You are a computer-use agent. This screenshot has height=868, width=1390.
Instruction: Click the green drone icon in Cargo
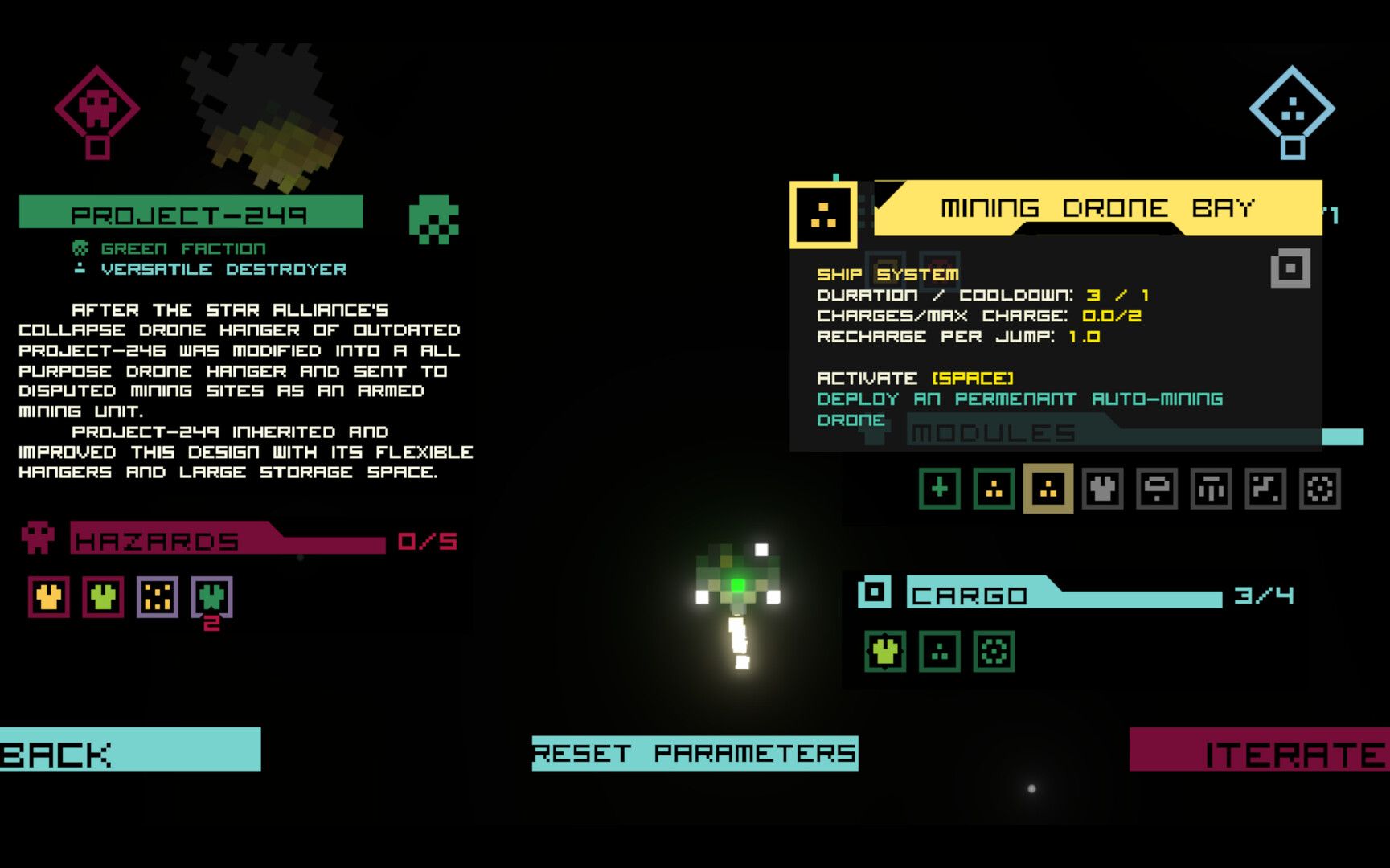[x=884, y=652]
